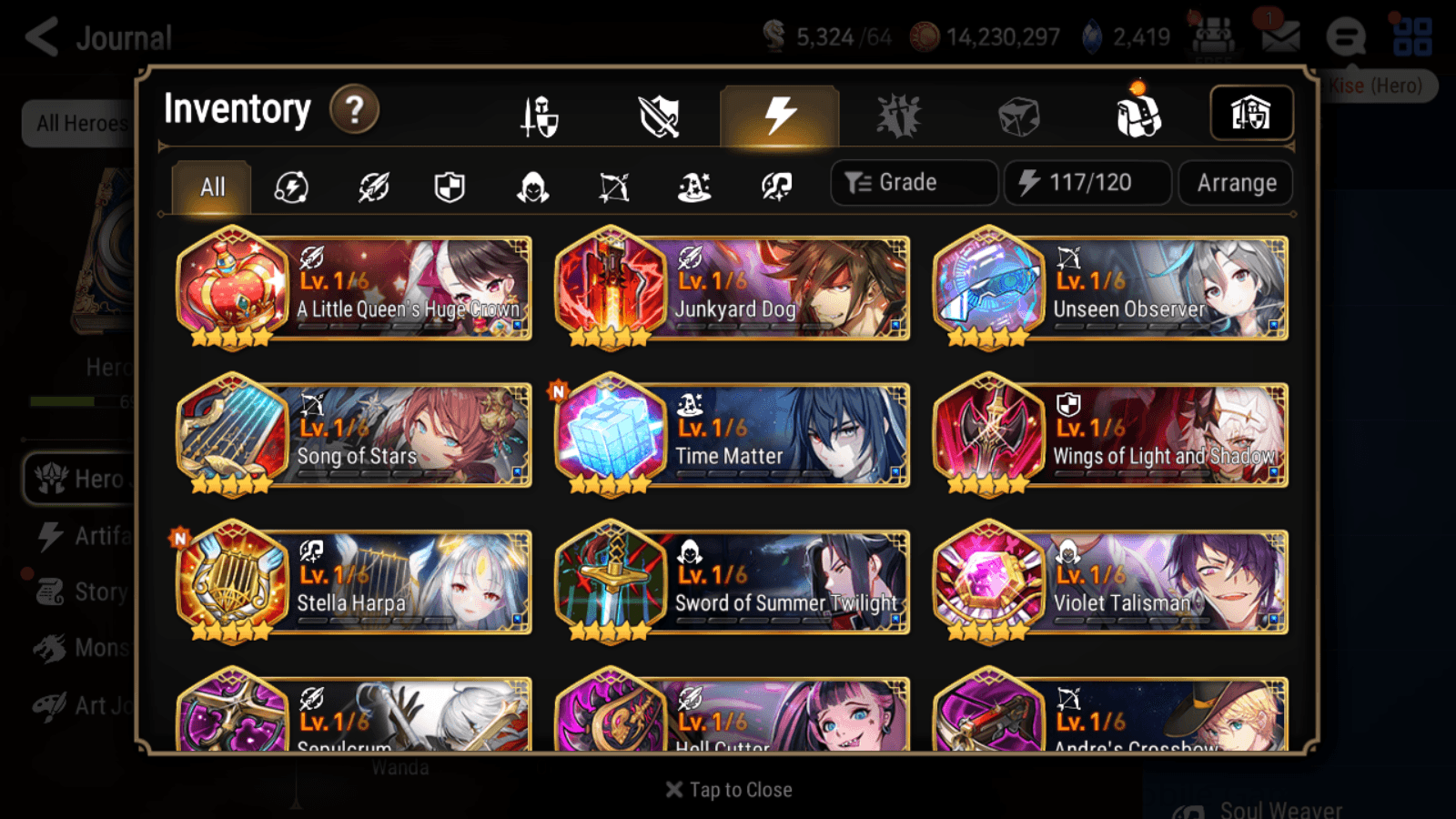Image resolution: width=1456 pixels, height=819 pixels.
Task: Open the Story entry in sidebar
Action: pyautogui.click(x=96, y=591)
